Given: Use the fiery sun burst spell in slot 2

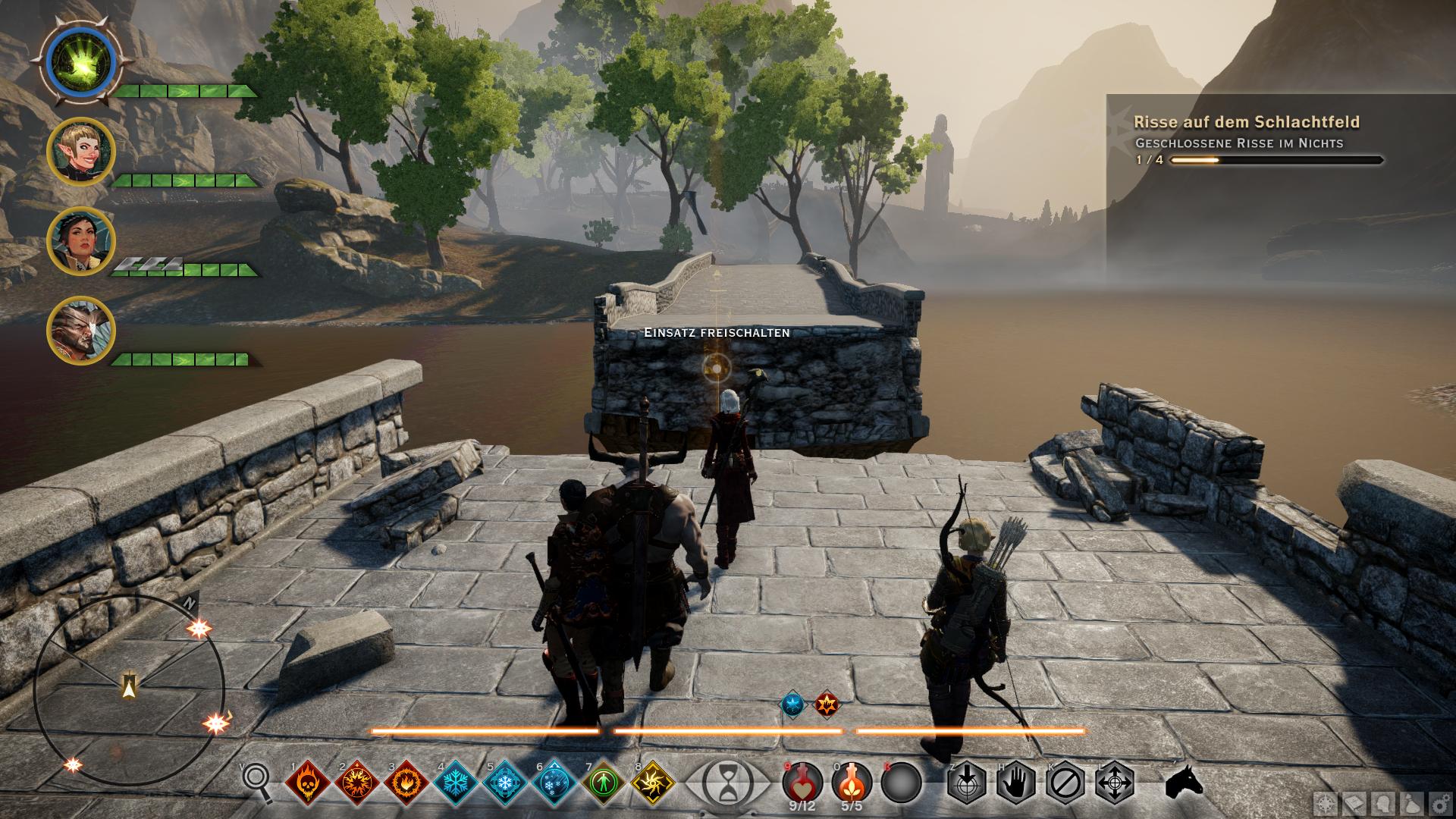Looking at the screenshot, I should coord(358,782).
